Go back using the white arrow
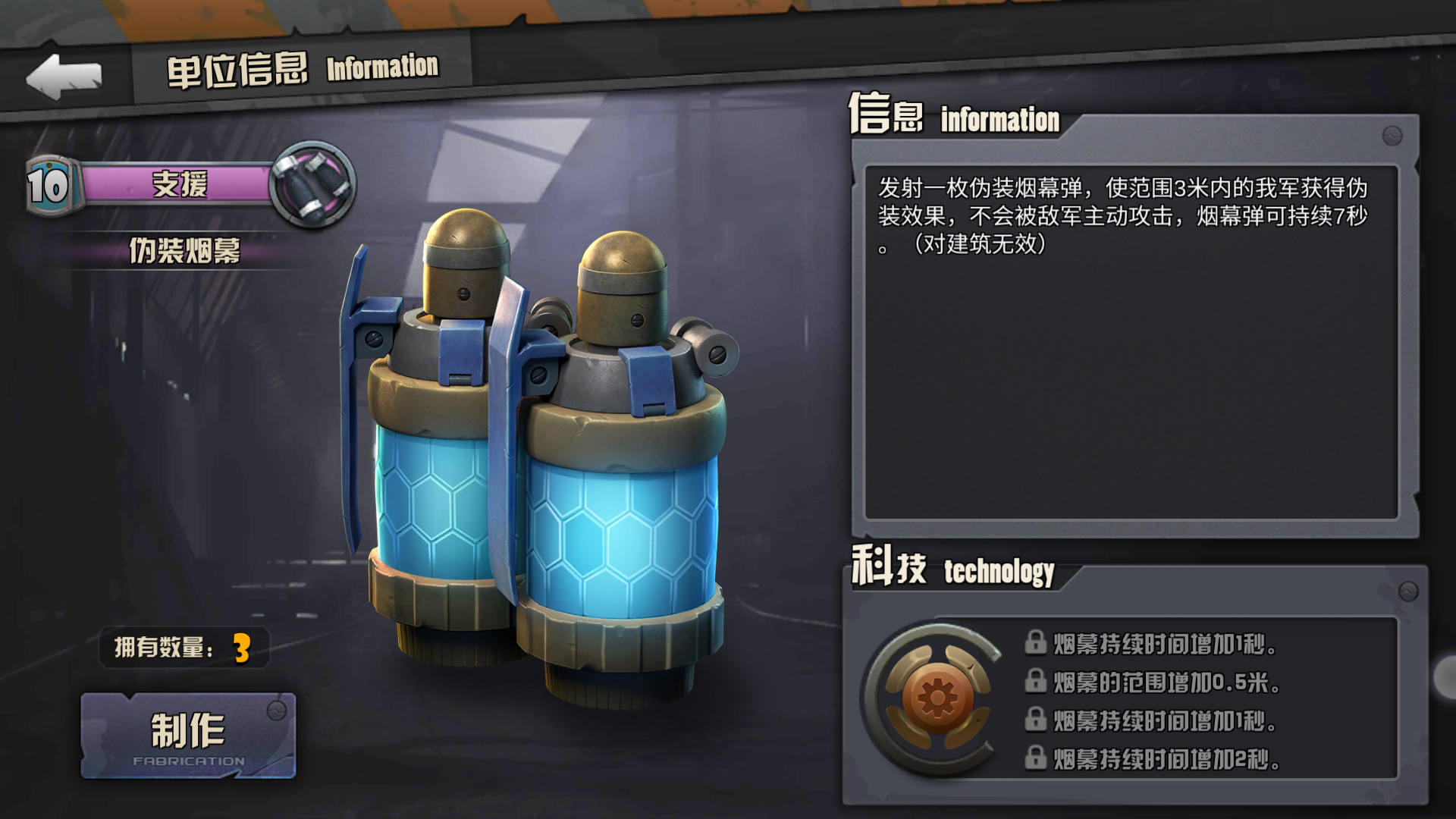Screen dimensions: 1456x819 pyautogui.click(x=64, y=77)
